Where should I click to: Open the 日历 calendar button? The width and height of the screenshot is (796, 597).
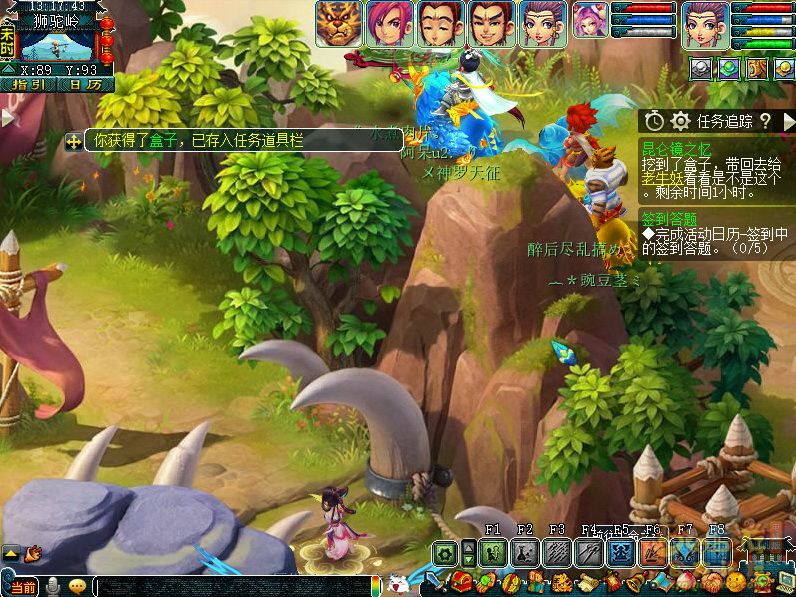85,85
